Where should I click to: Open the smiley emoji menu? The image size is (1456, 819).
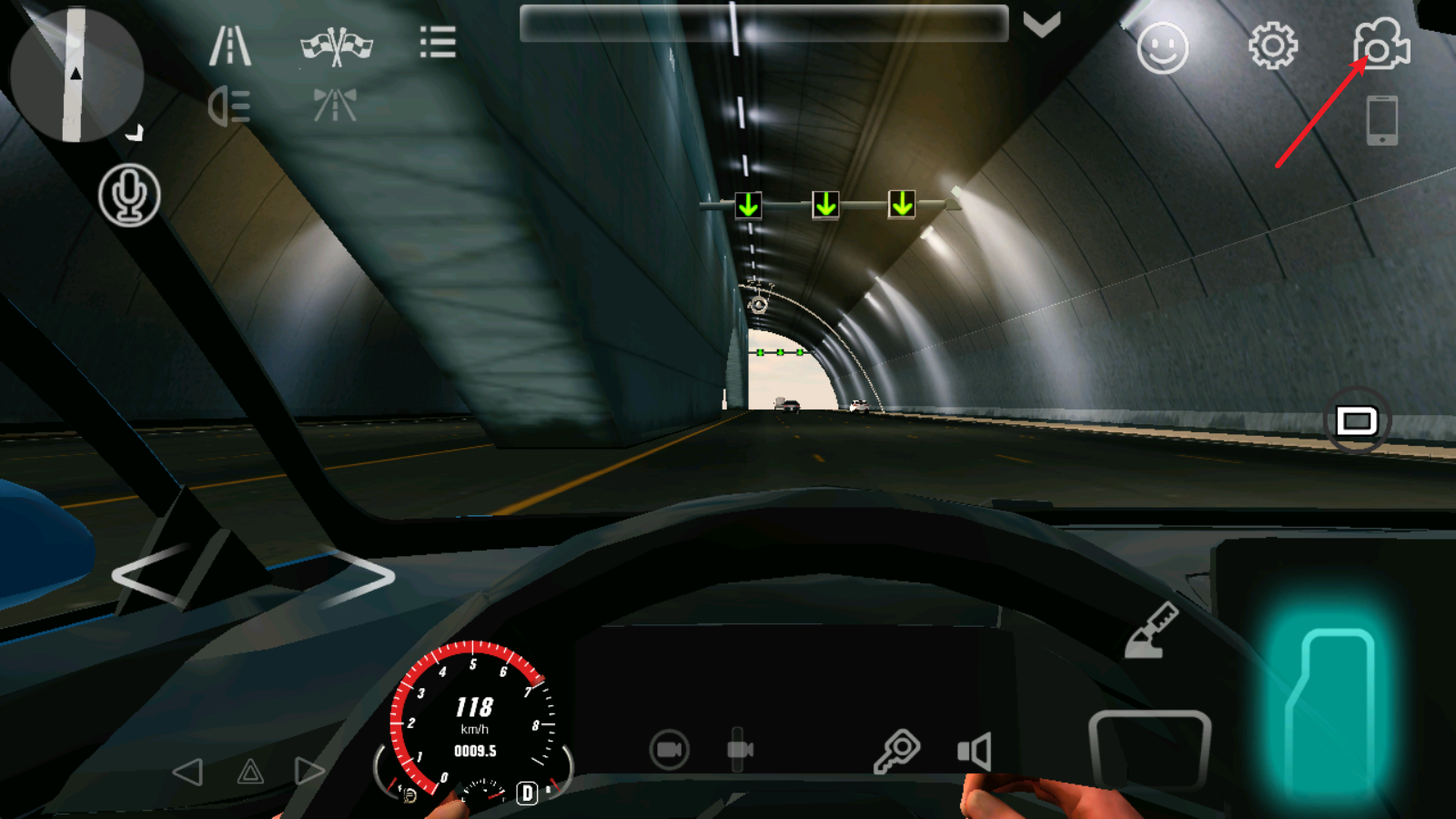(x=1162, y=47)
